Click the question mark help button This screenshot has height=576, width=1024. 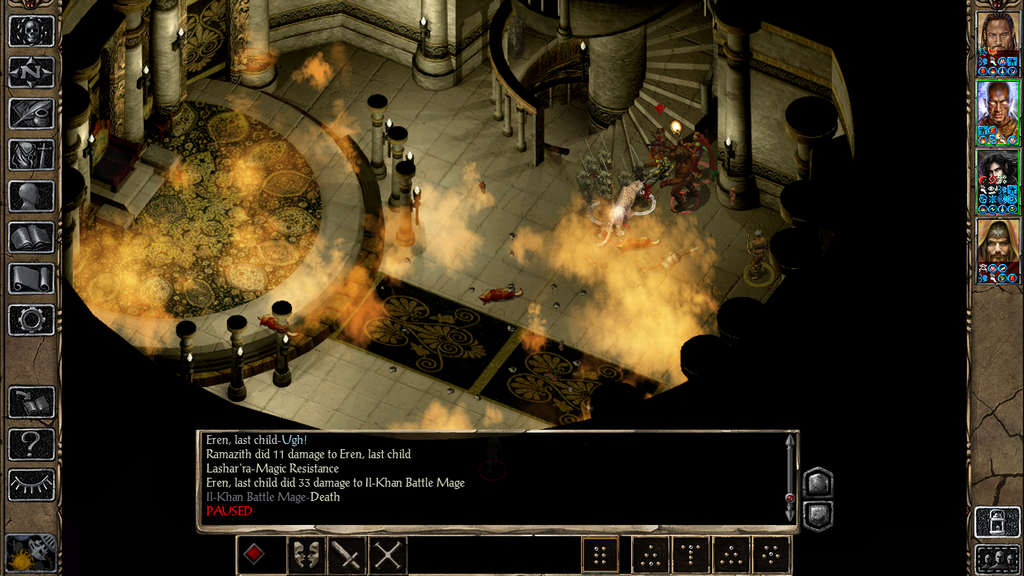point(31,443)
